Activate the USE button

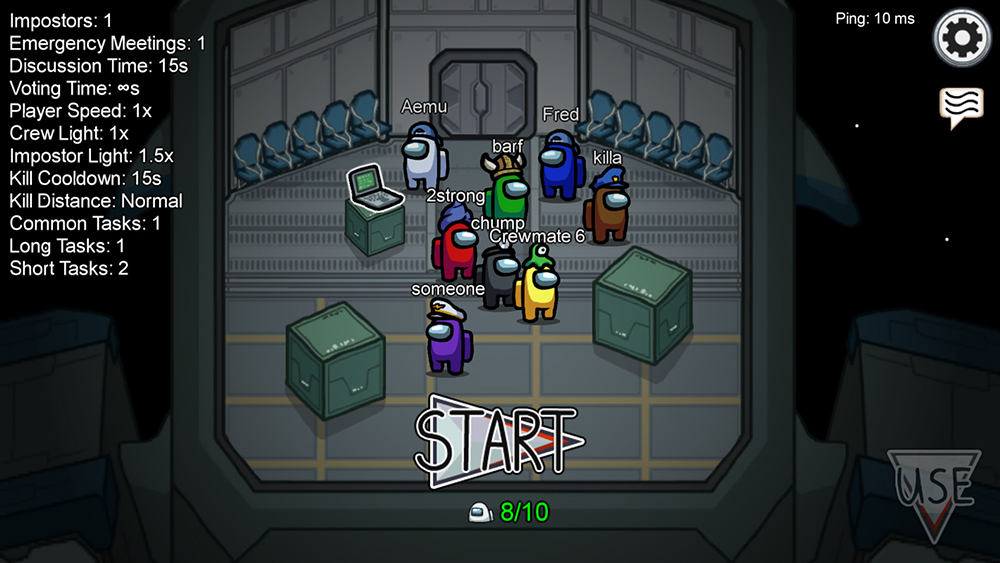934,491
